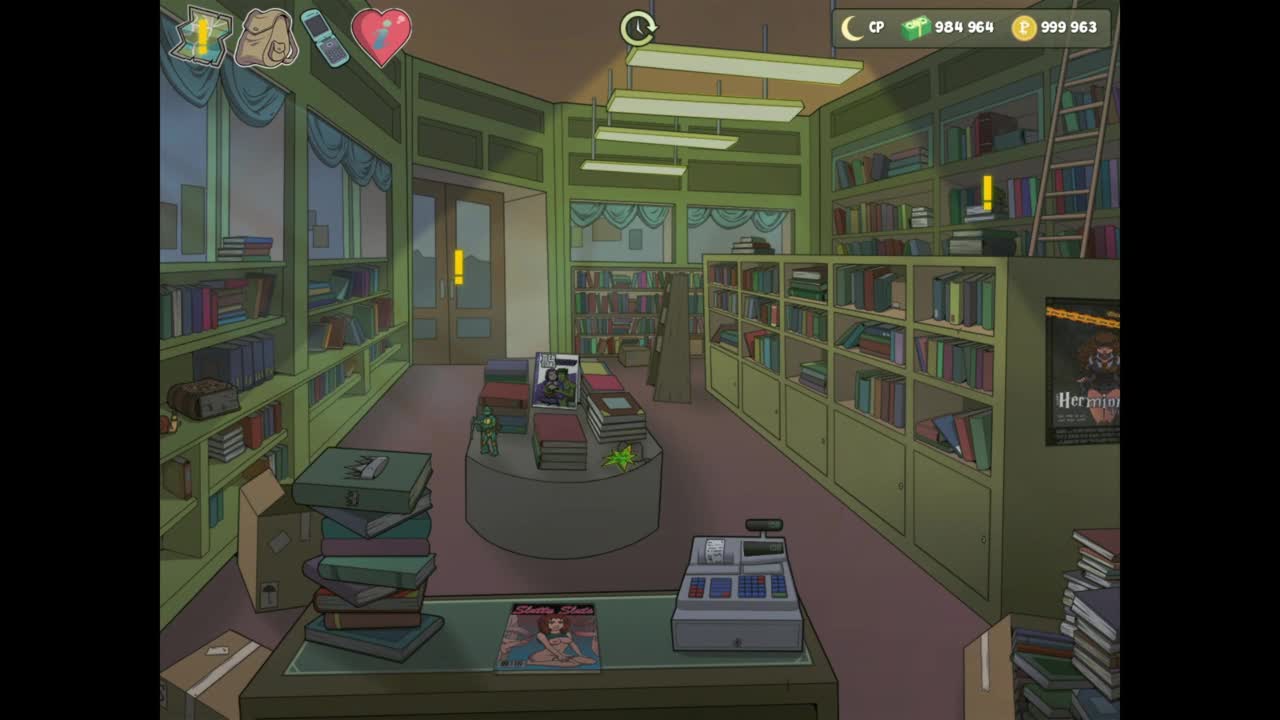
Task: Advance time with the clock icon
Action: (x=637, y=28)
